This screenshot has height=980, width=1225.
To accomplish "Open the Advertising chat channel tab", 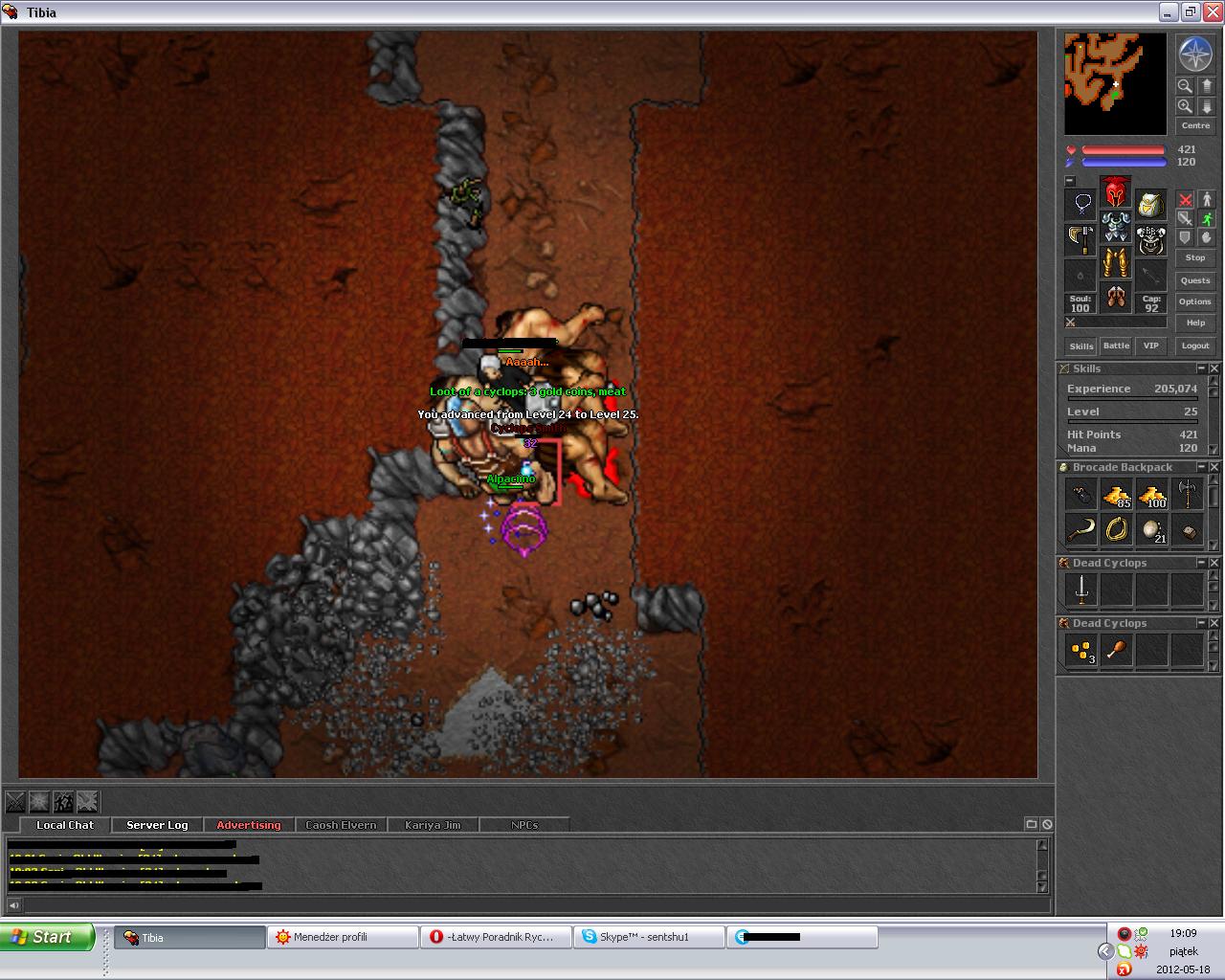I will coord(249,825).
